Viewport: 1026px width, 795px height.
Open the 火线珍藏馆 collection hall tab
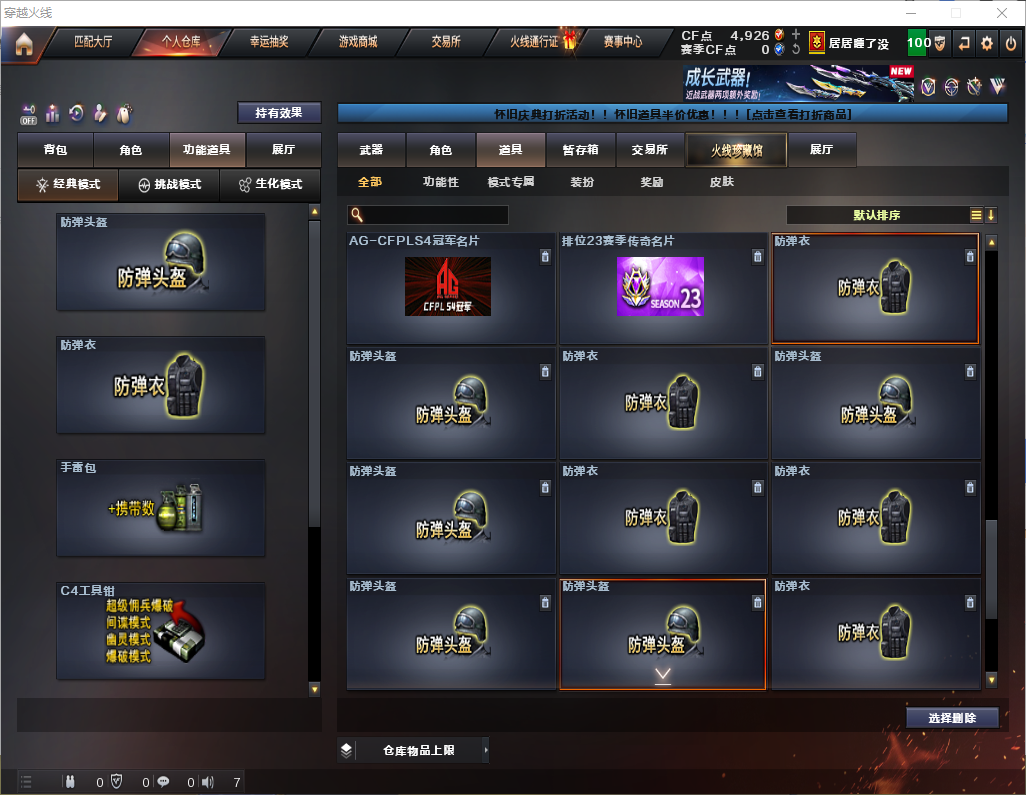(736, 150)
